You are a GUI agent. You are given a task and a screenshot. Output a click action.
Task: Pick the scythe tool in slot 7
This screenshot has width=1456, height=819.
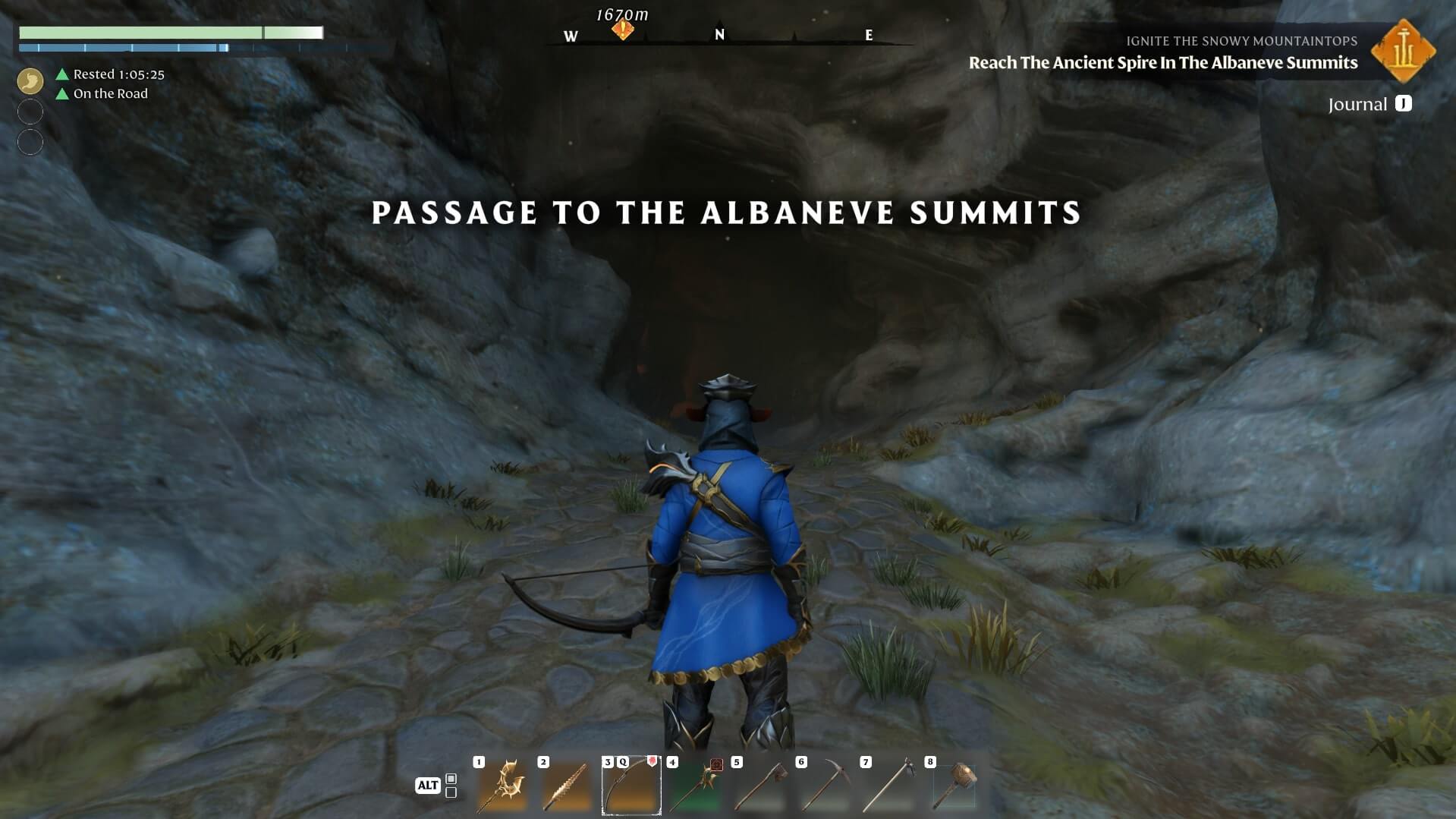tap(888, 786)
